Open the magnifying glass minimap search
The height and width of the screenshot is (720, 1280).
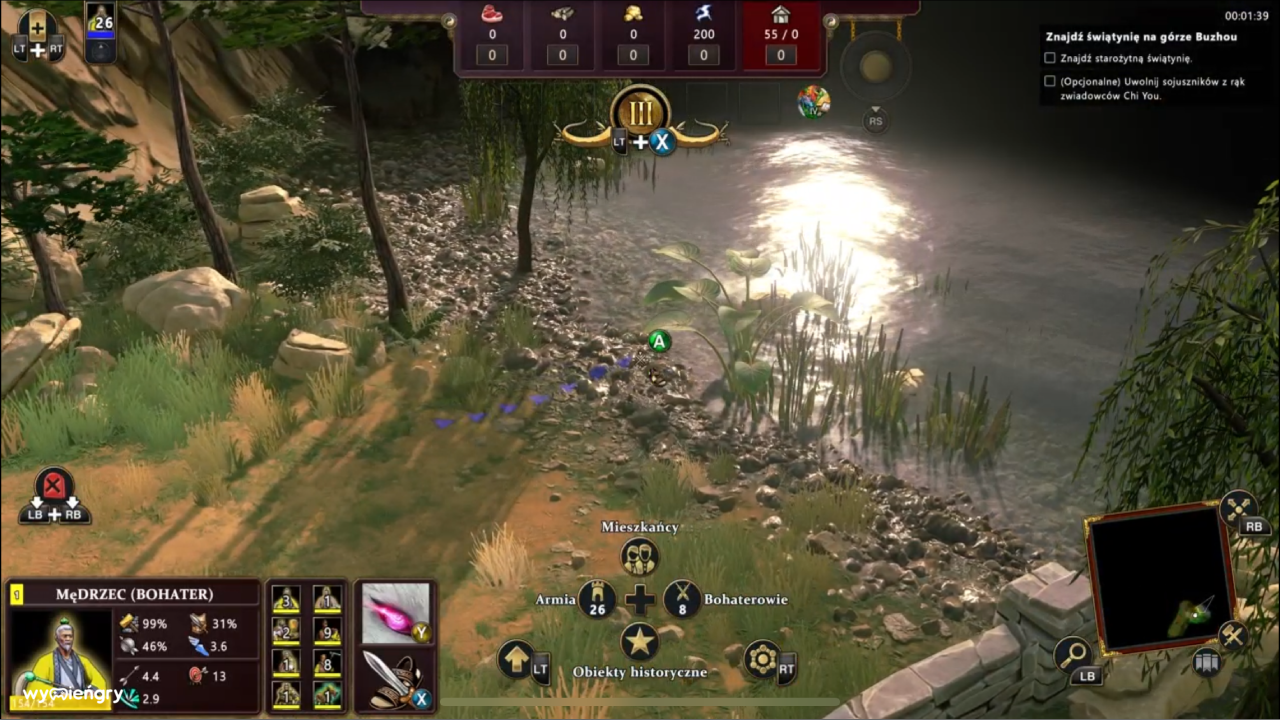pos(1071,655)
